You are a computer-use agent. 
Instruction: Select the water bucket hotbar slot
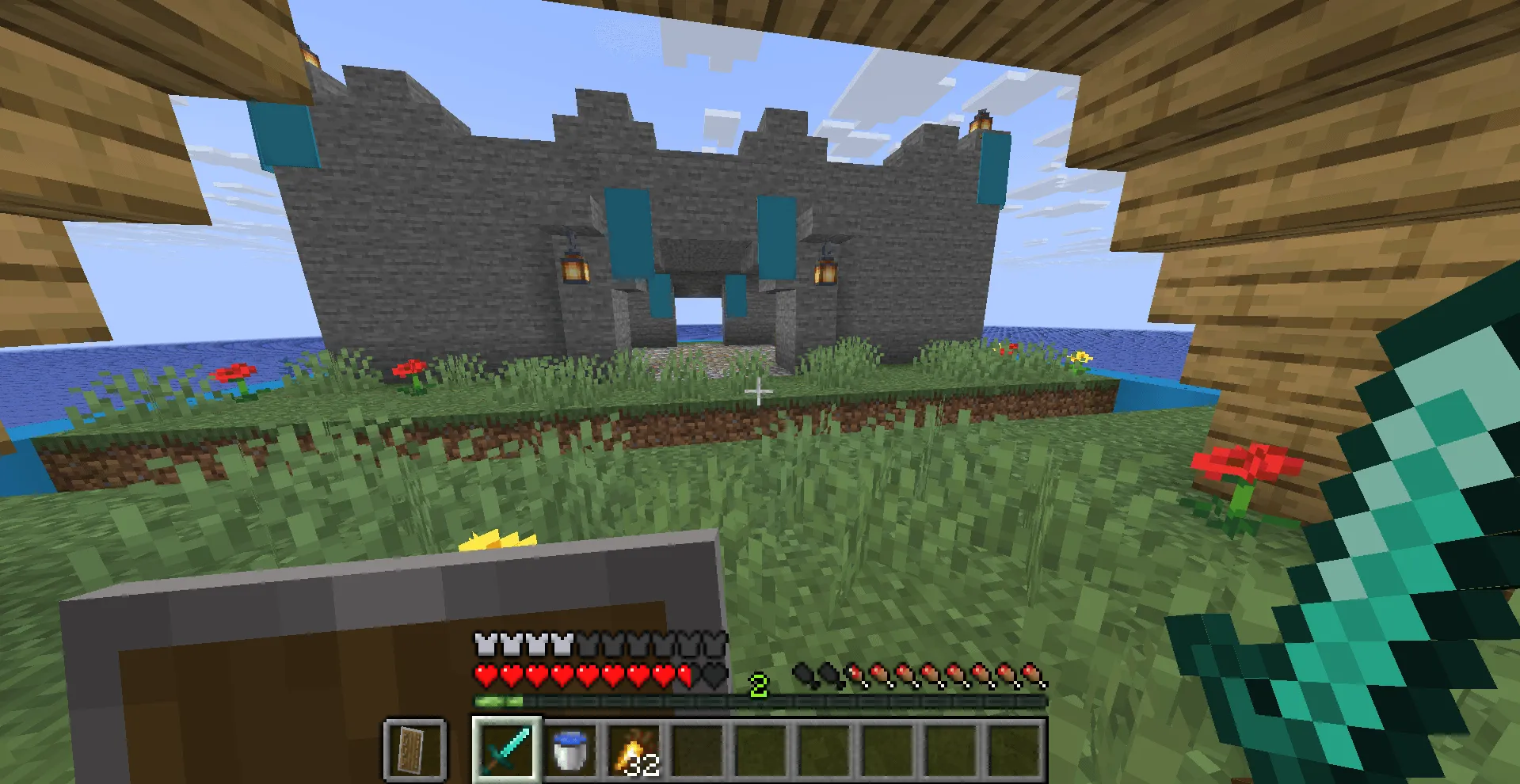[569, 749]
